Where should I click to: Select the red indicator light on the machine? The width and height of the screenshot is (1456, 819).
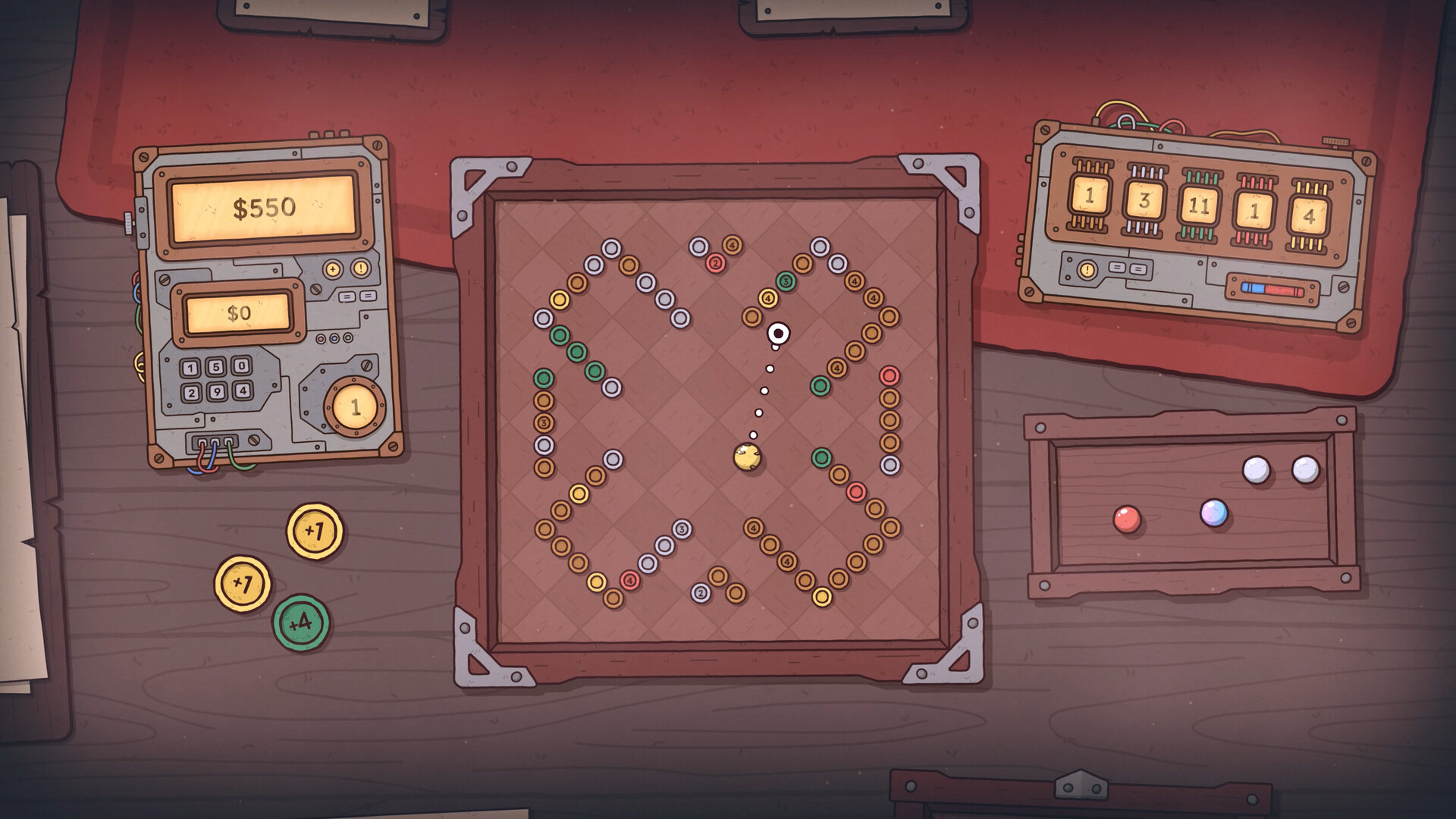(x=320, y=339)
